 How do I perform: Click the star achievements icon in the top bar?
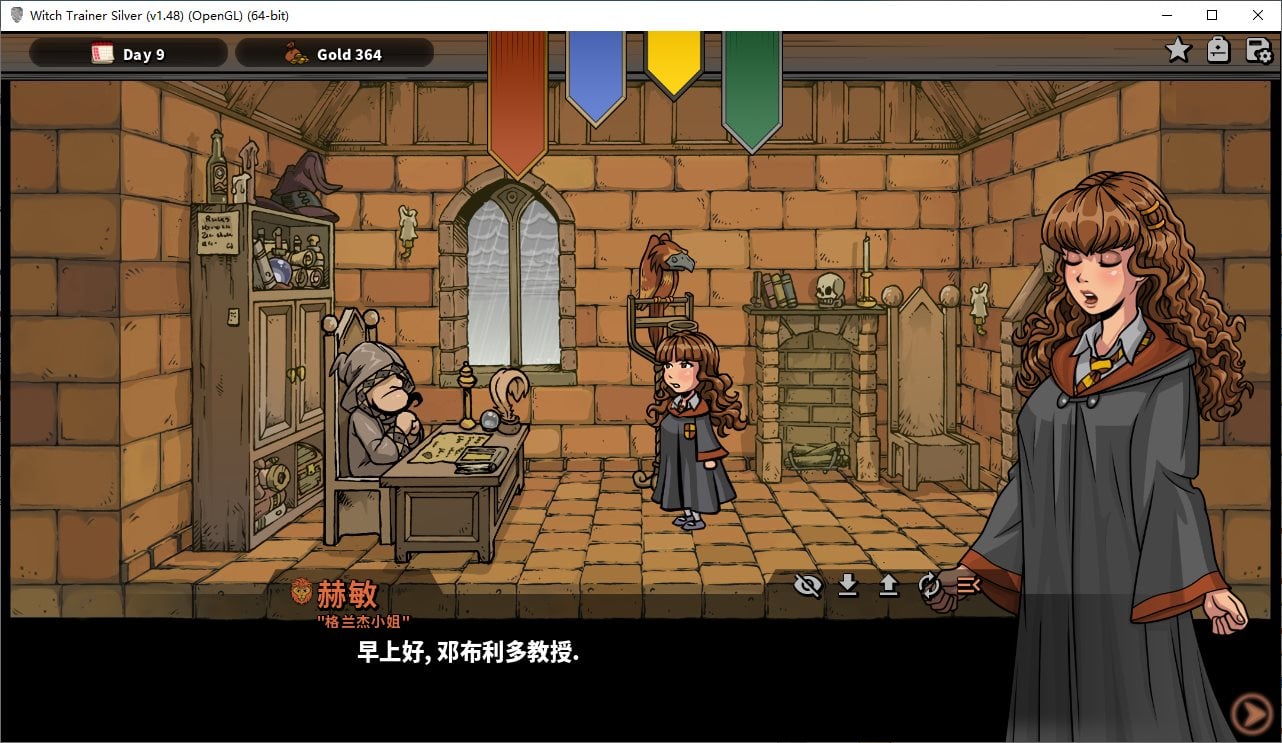[1178, 49]
